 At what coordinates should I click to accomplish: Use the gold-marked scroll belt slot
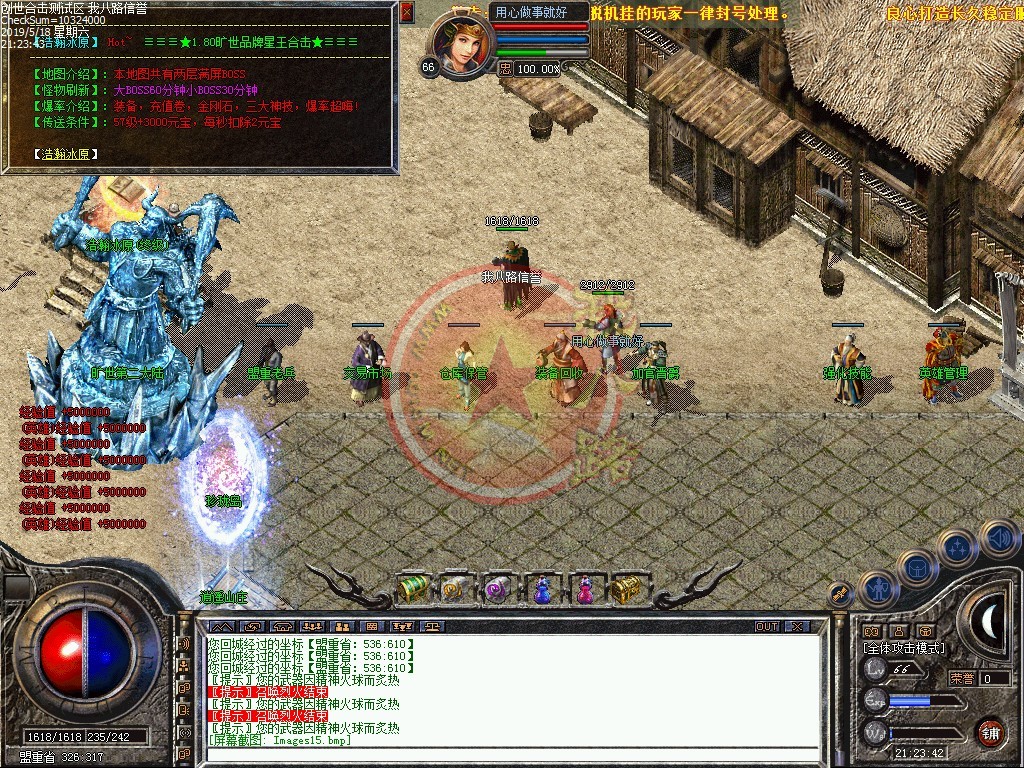point(455,589)
